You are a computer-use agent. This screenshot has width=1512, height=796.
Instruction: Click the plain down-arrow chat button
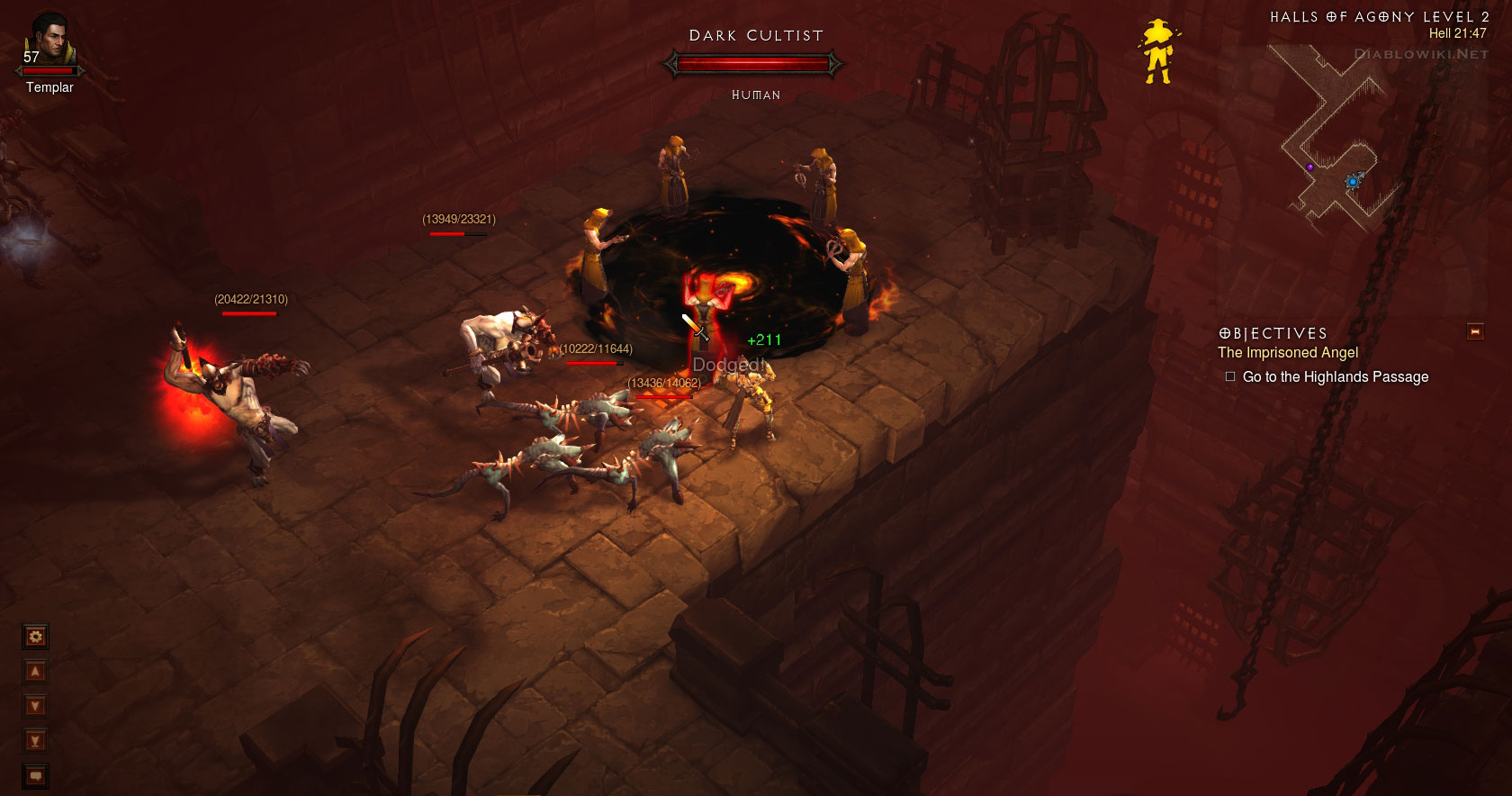tap(35, 706)
